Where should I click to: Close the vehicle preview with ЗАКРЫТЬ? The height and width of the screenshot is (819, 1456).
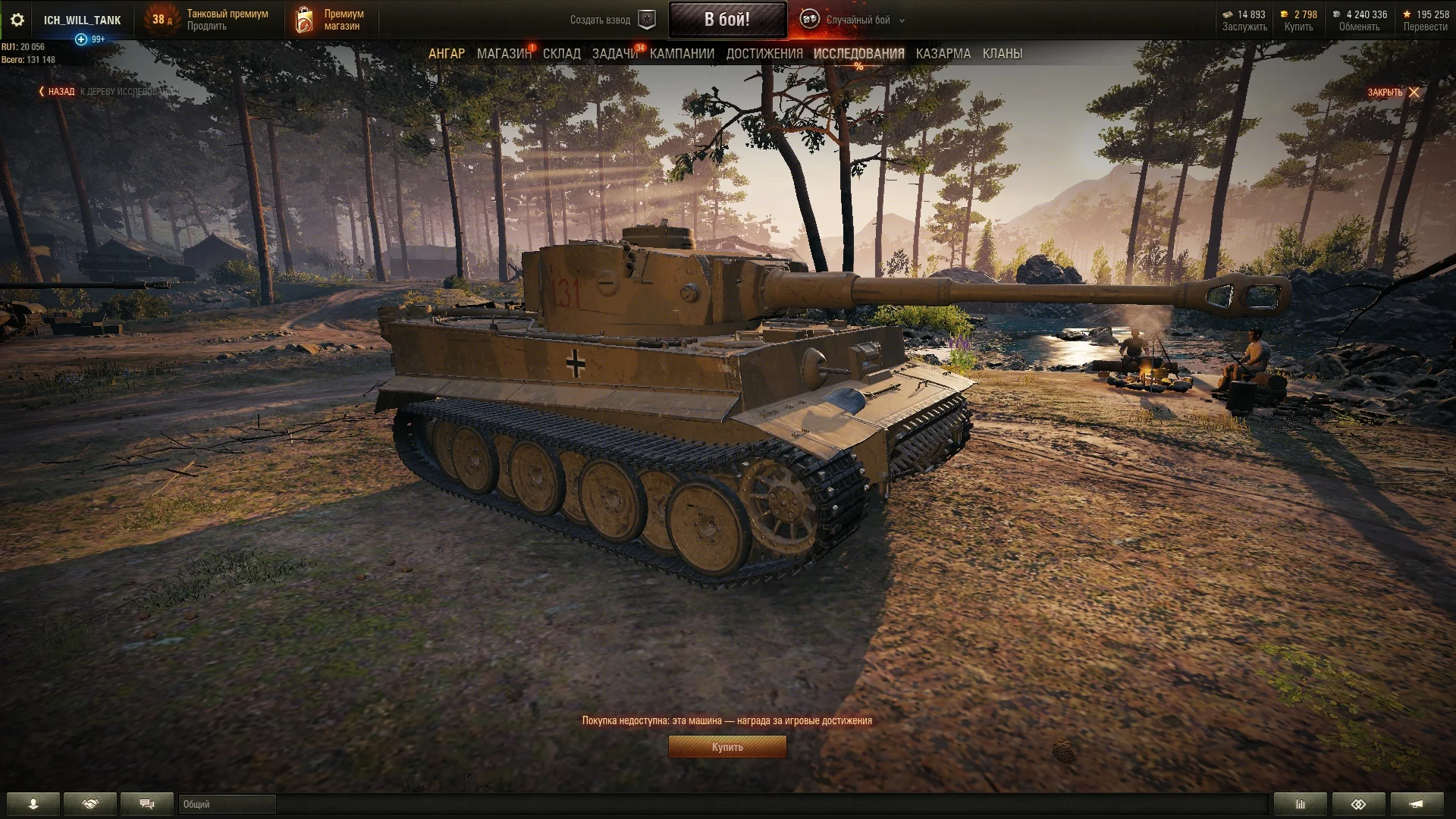click(1392, 93)
